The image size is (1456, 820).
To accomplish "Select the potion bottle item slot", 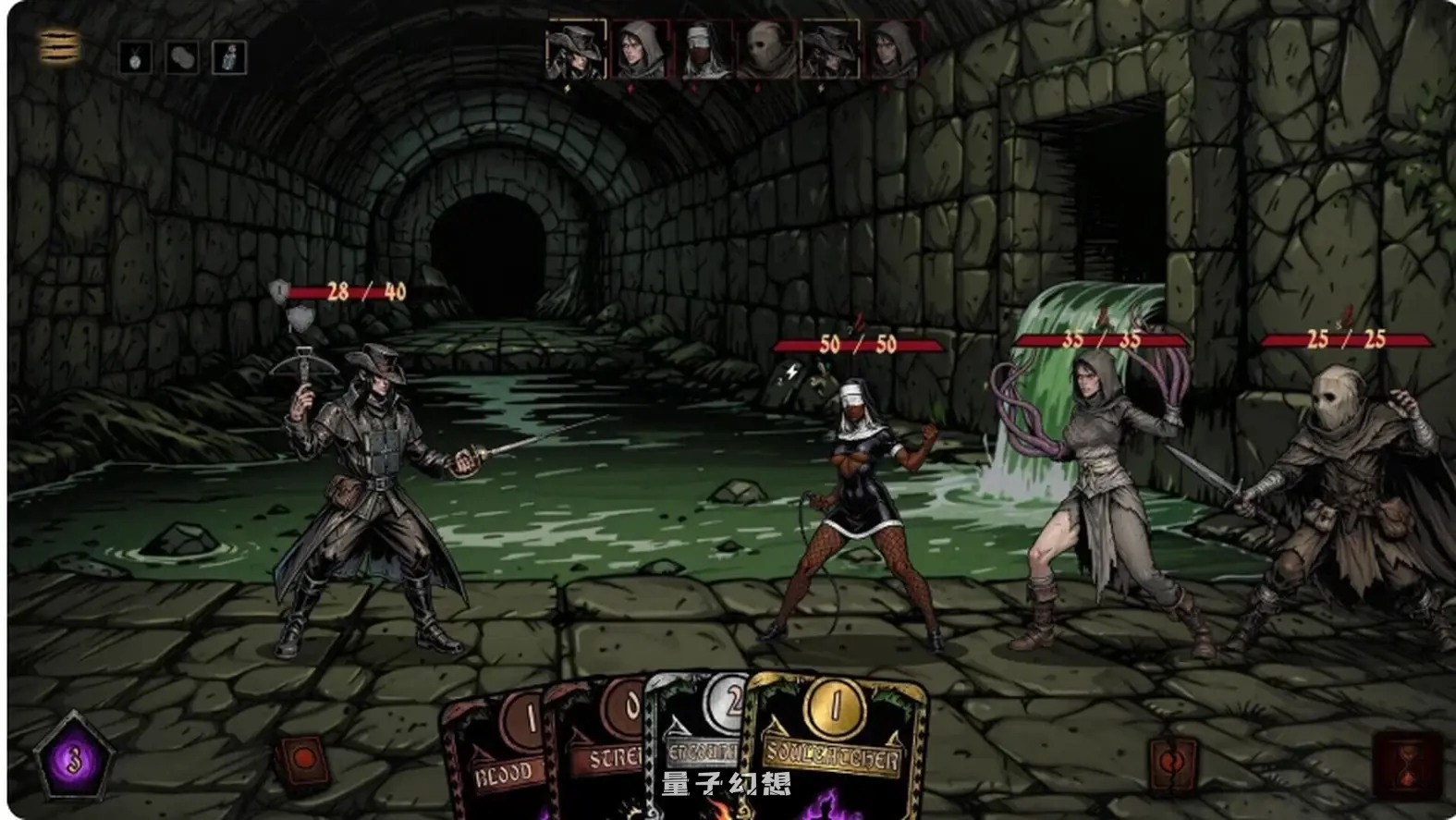I will (x=229, y=58).
